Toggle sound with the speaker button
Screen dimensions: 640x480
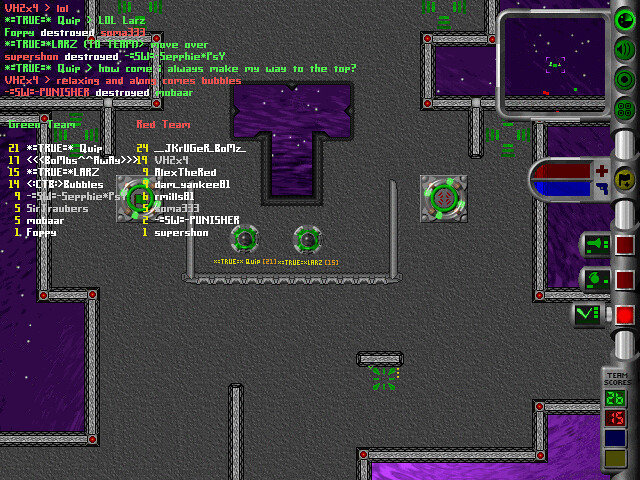[623, 51]
